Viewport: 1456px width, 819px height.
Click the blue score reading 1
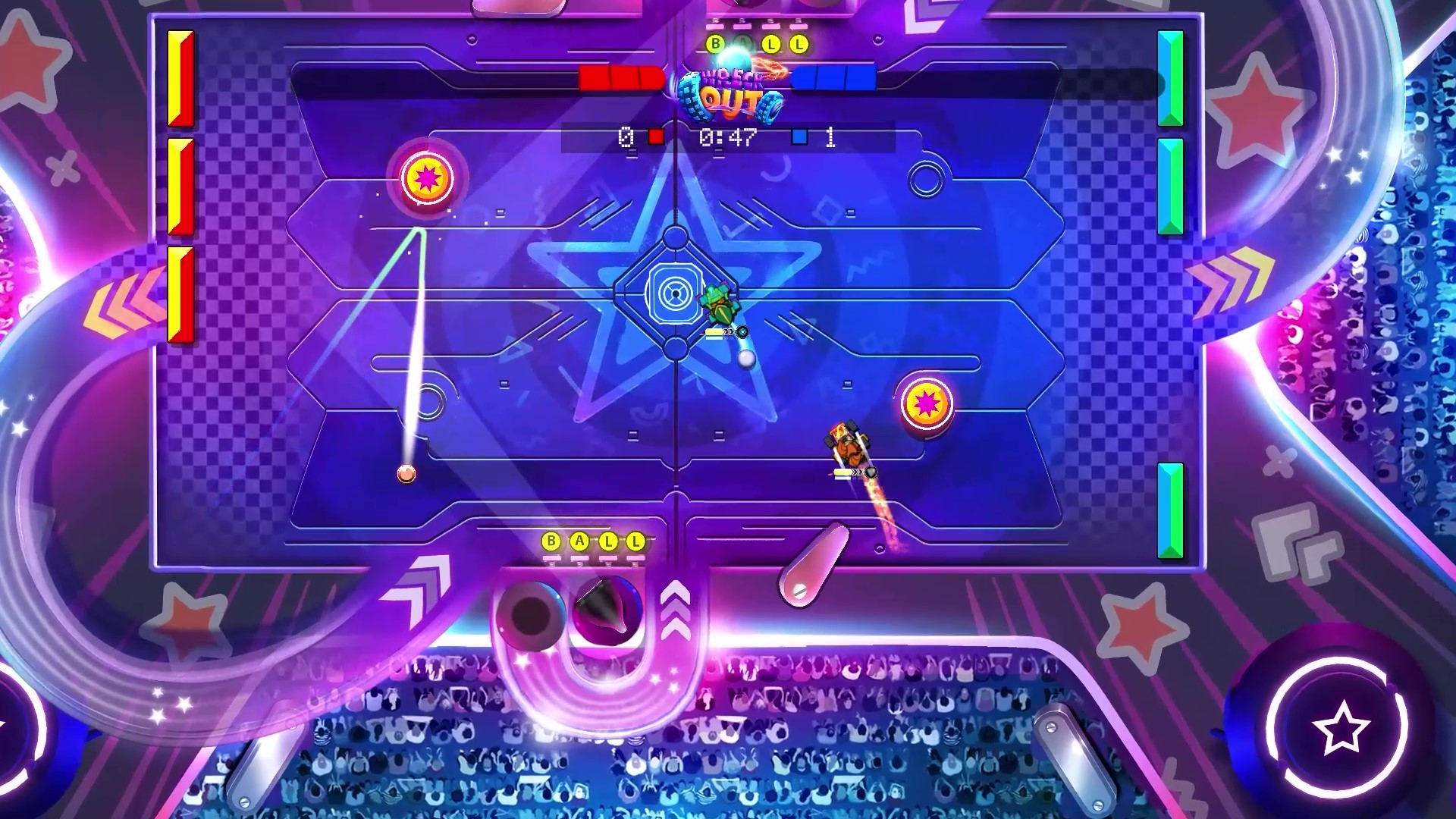pyautogui.click(x=830, y=136)
